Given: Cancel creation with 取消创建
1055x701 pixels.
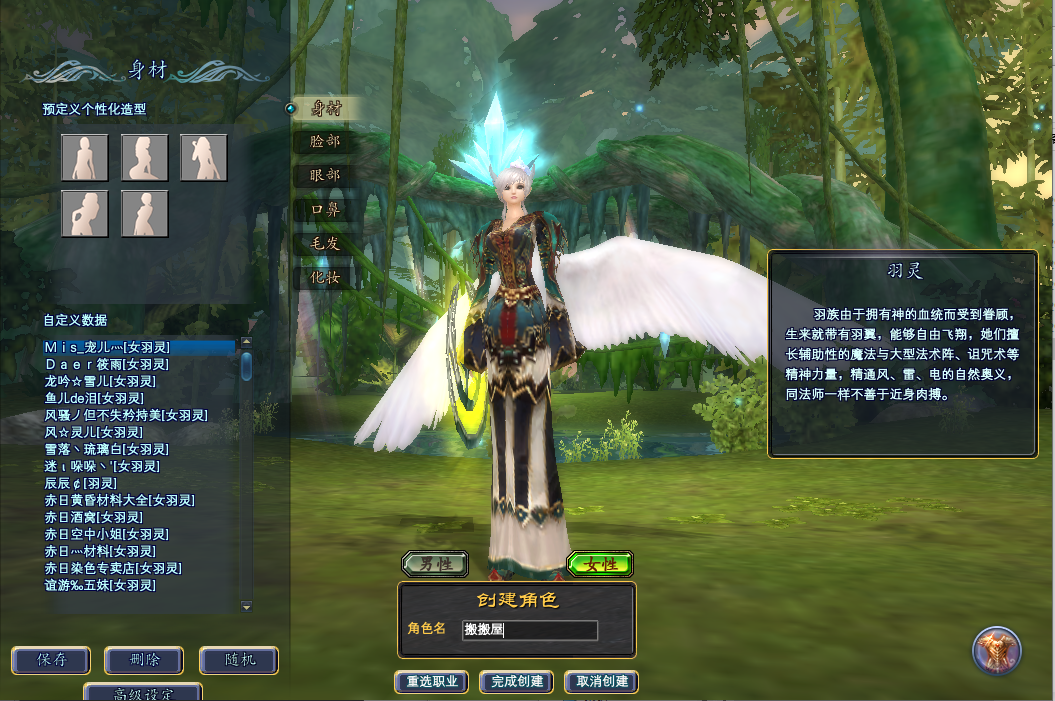Looking at the screenshot, I should [x=602, y=682].
